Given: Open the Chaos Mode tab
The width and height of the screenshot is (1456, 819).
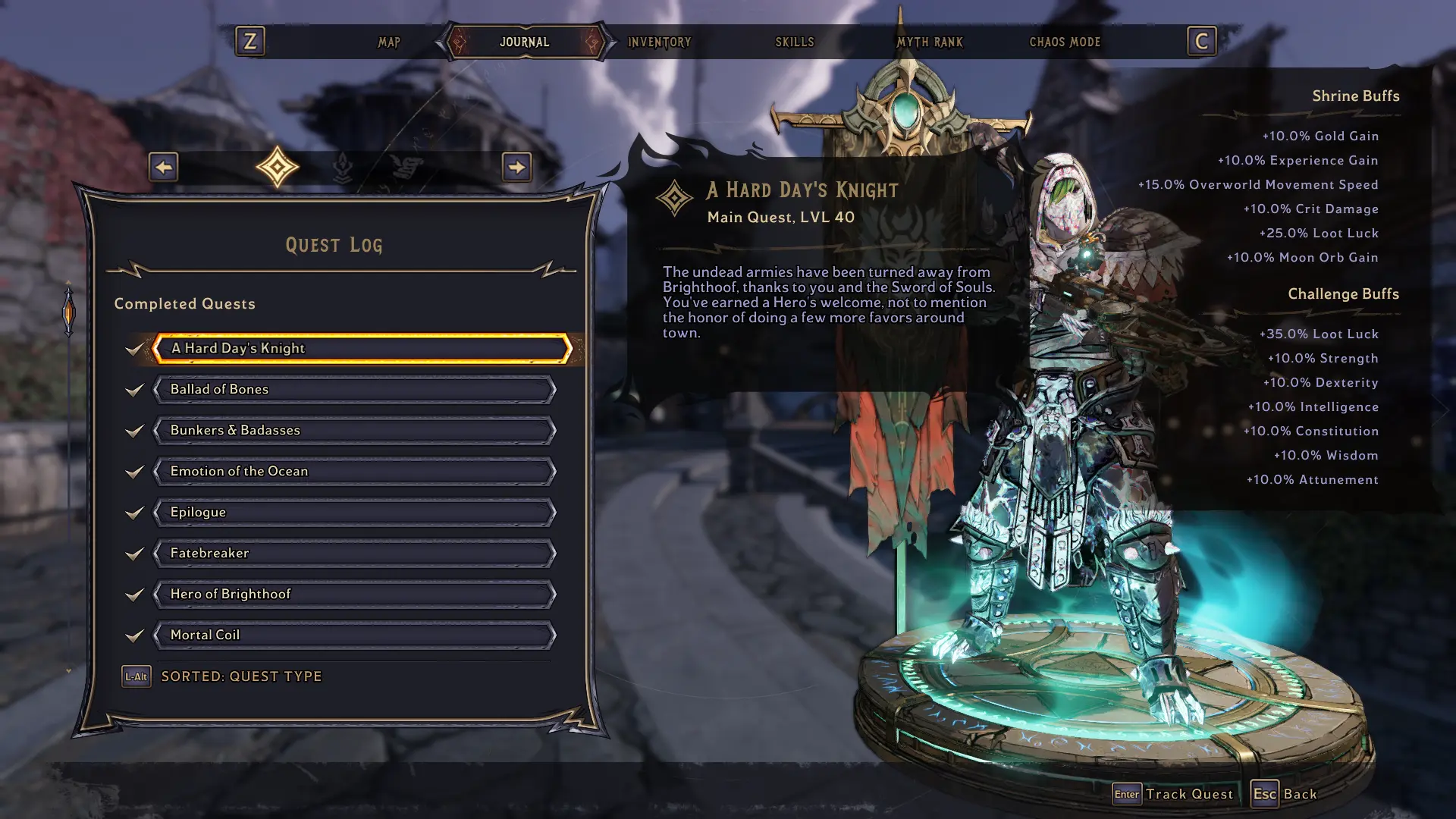Looking at the screenshot, I should tap(1064, 42).
